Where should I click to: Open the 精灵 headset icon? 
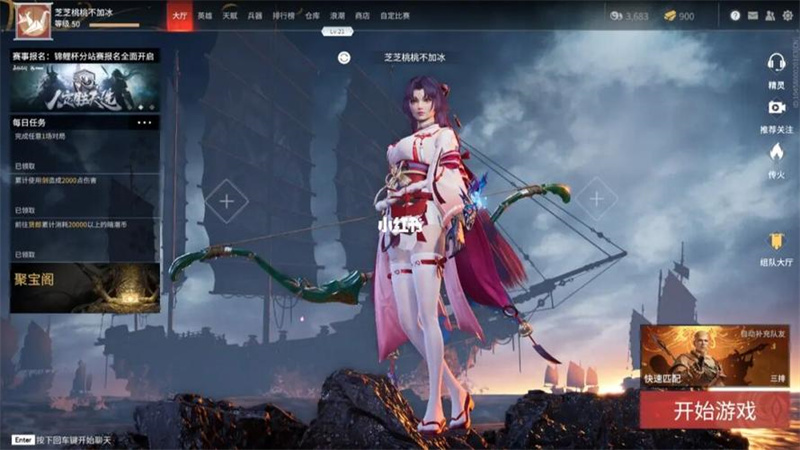776,61
